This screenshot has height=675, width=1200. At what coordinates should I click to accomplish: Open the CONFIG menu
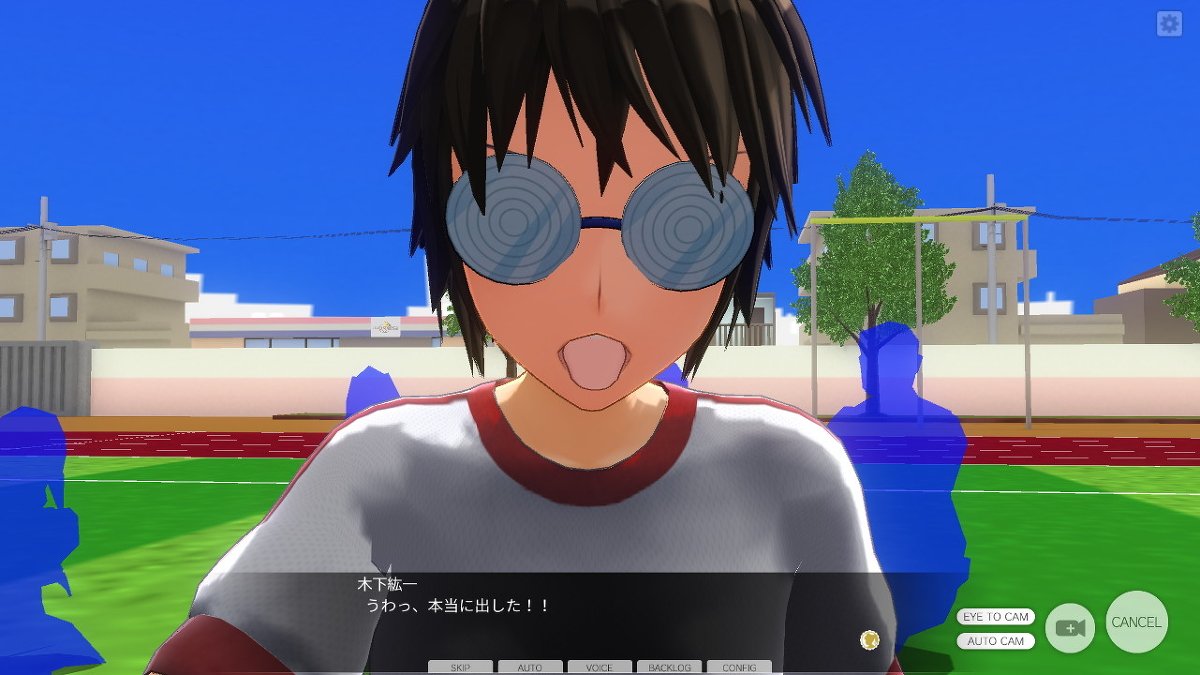pyautogui.click(x=739, y=667)
